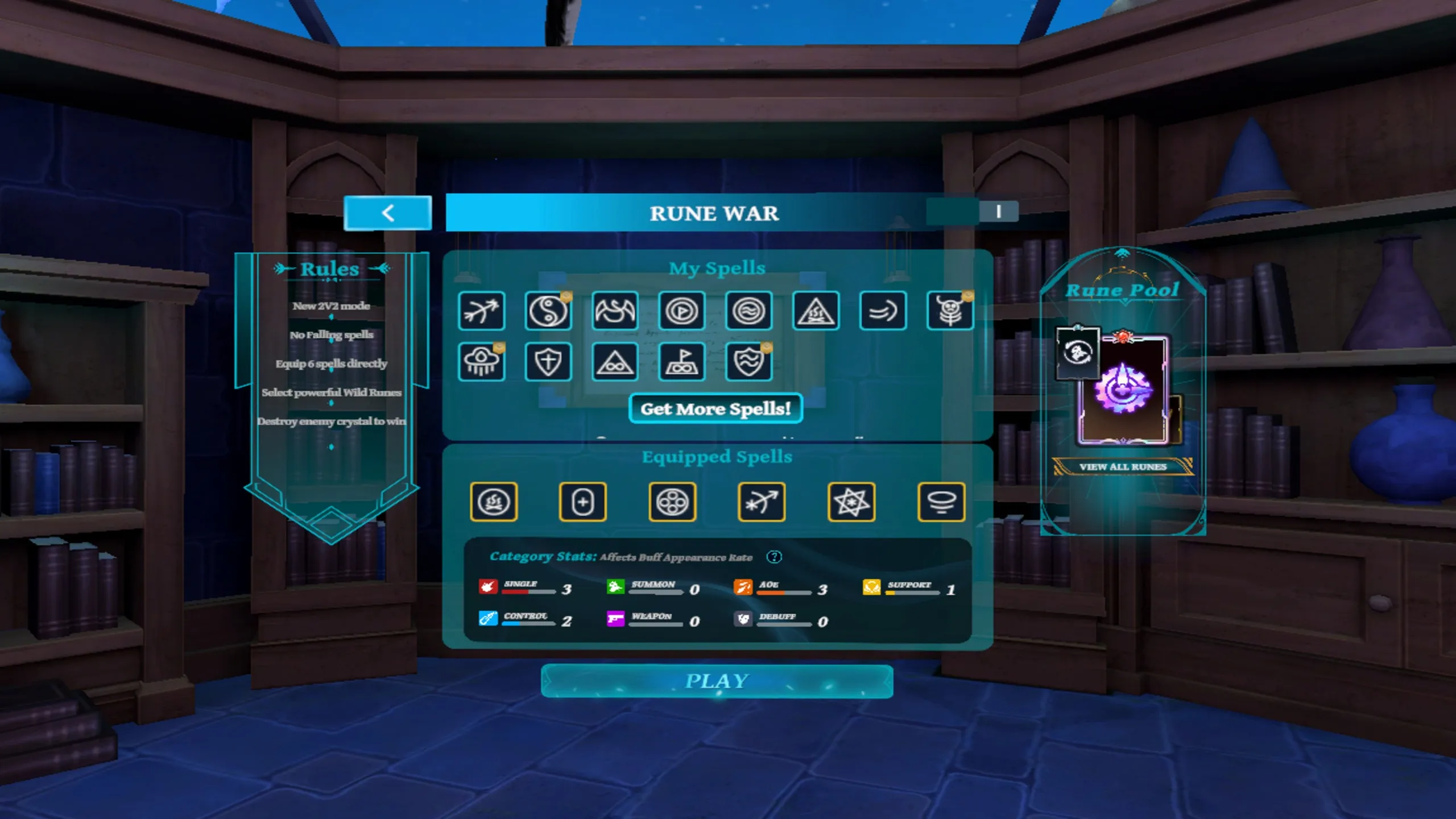Start the Rune War match with PLAY
Viewport: 1456px width, 819px height.
pos(717,681)
